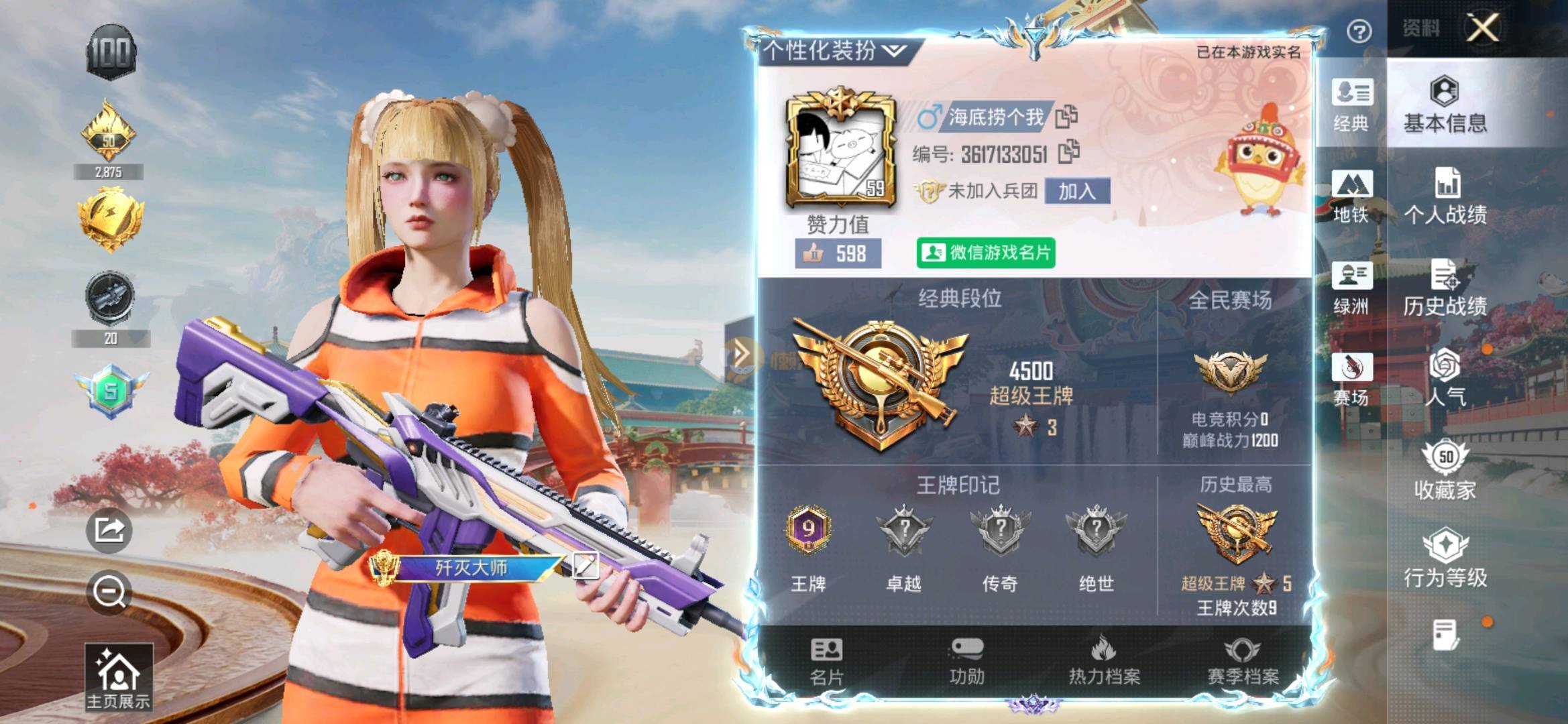Switch to the 名片 bottom tab

(x=826, y=662)
